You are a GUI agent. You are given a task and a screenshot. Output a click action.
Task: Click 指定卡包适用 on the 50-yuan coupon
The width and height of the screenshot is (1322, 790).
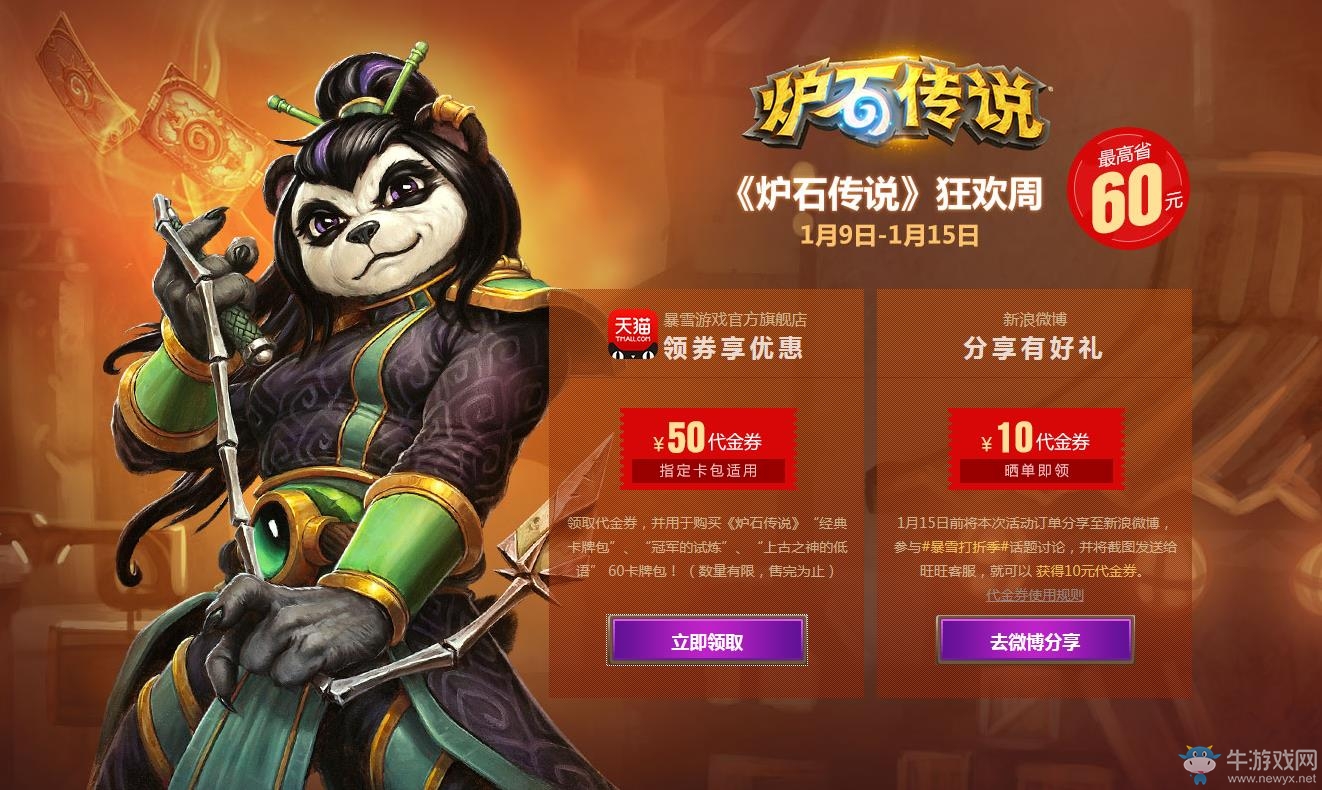click(x=706, y=470)
